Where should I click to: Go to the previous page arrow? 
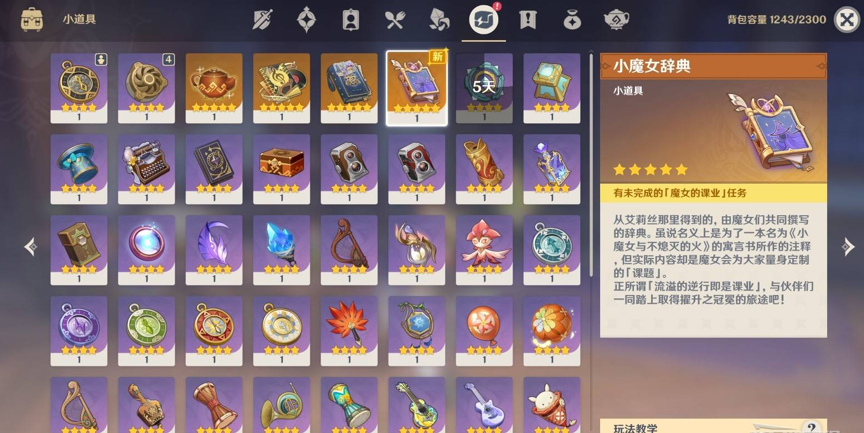(x=30, y=247)
